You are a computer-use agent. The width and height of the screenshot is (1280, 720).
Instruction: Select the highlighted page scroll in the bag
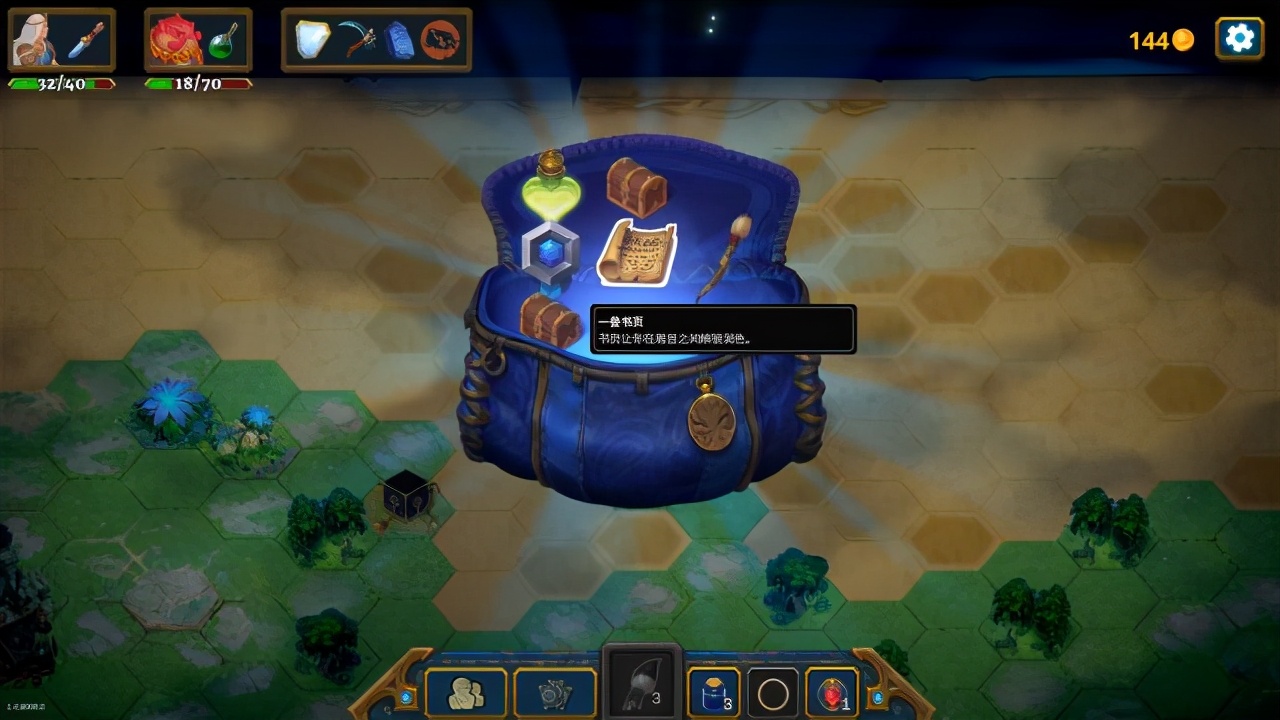[637, 251]
